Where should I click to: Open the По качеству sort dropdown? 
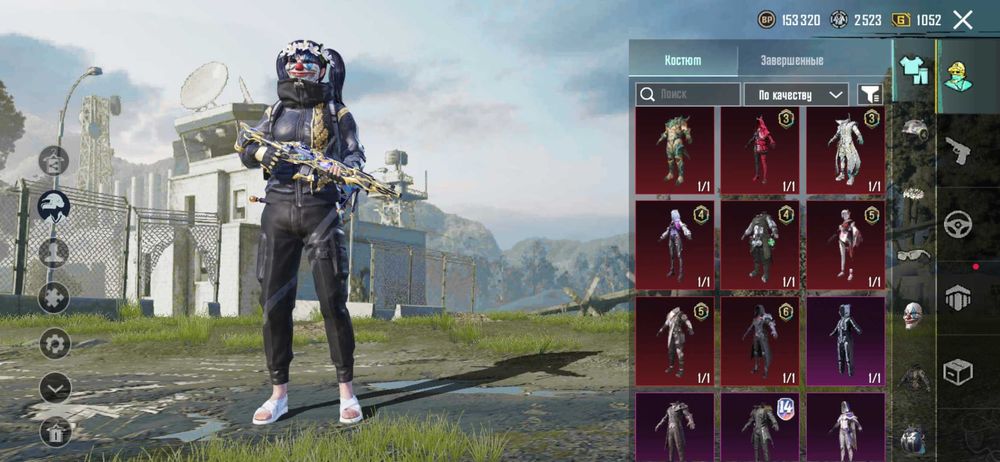pyautogui.click(x=796, y=94)
